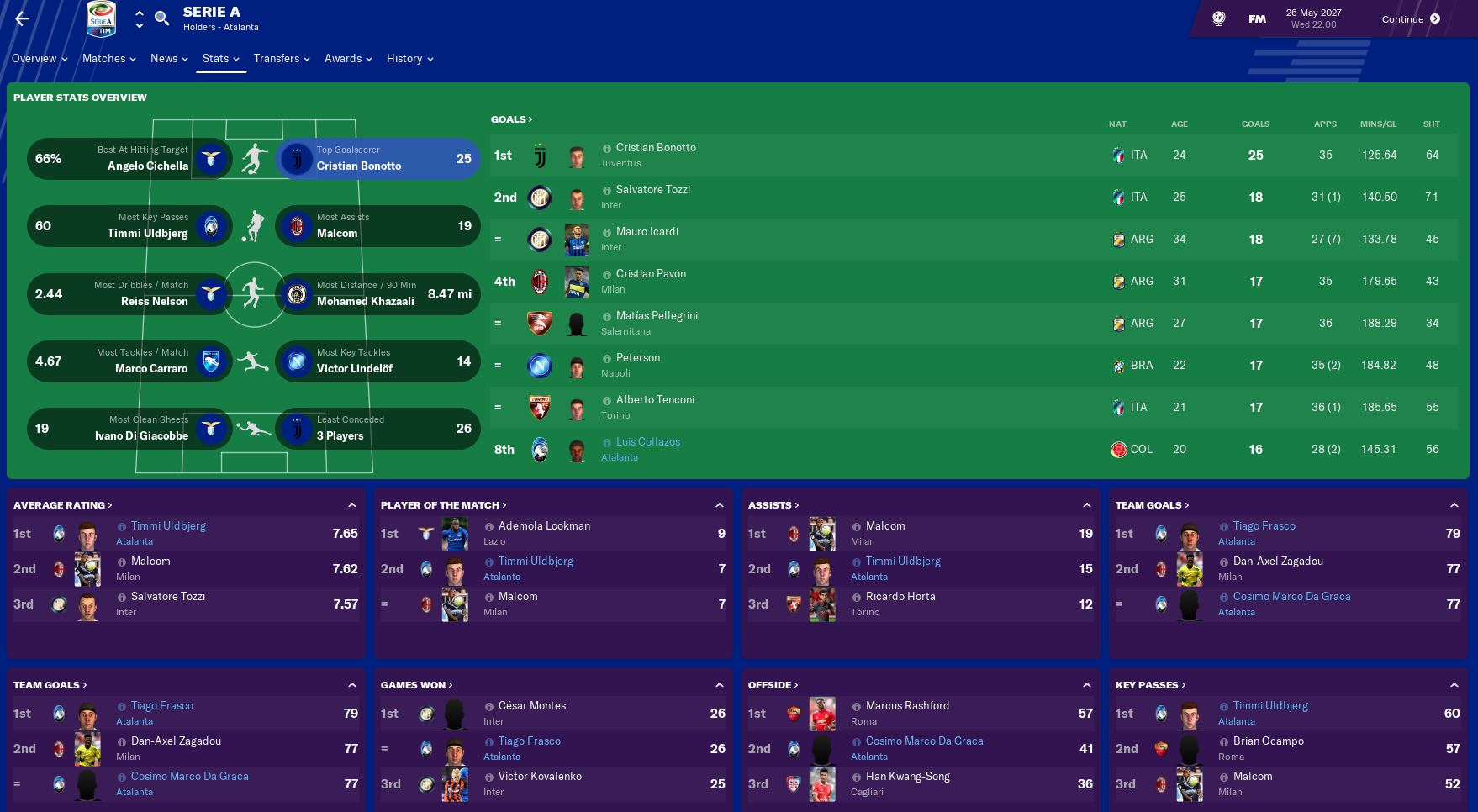1478x812 pixels.
Task: Click the Inter badge beside Mauro Icardi
Action: [x=541, y=239]
